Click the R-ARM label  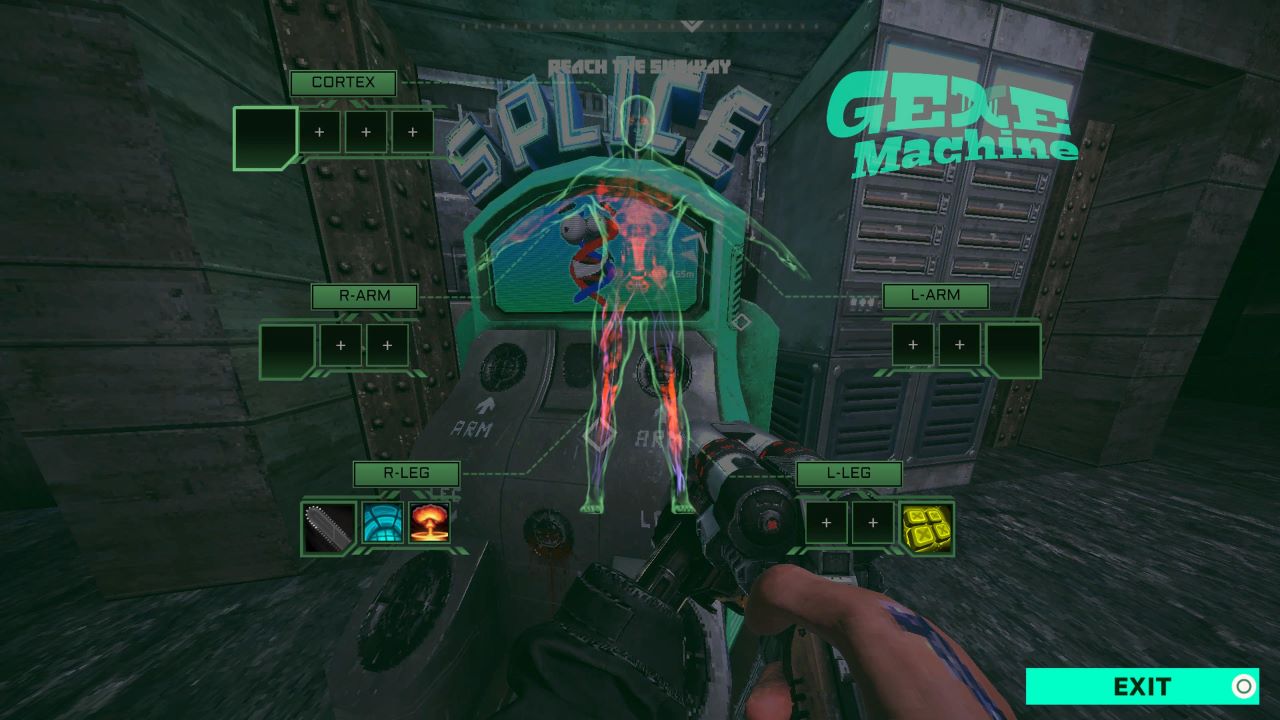pyautogui.click(x=364, y=296)
